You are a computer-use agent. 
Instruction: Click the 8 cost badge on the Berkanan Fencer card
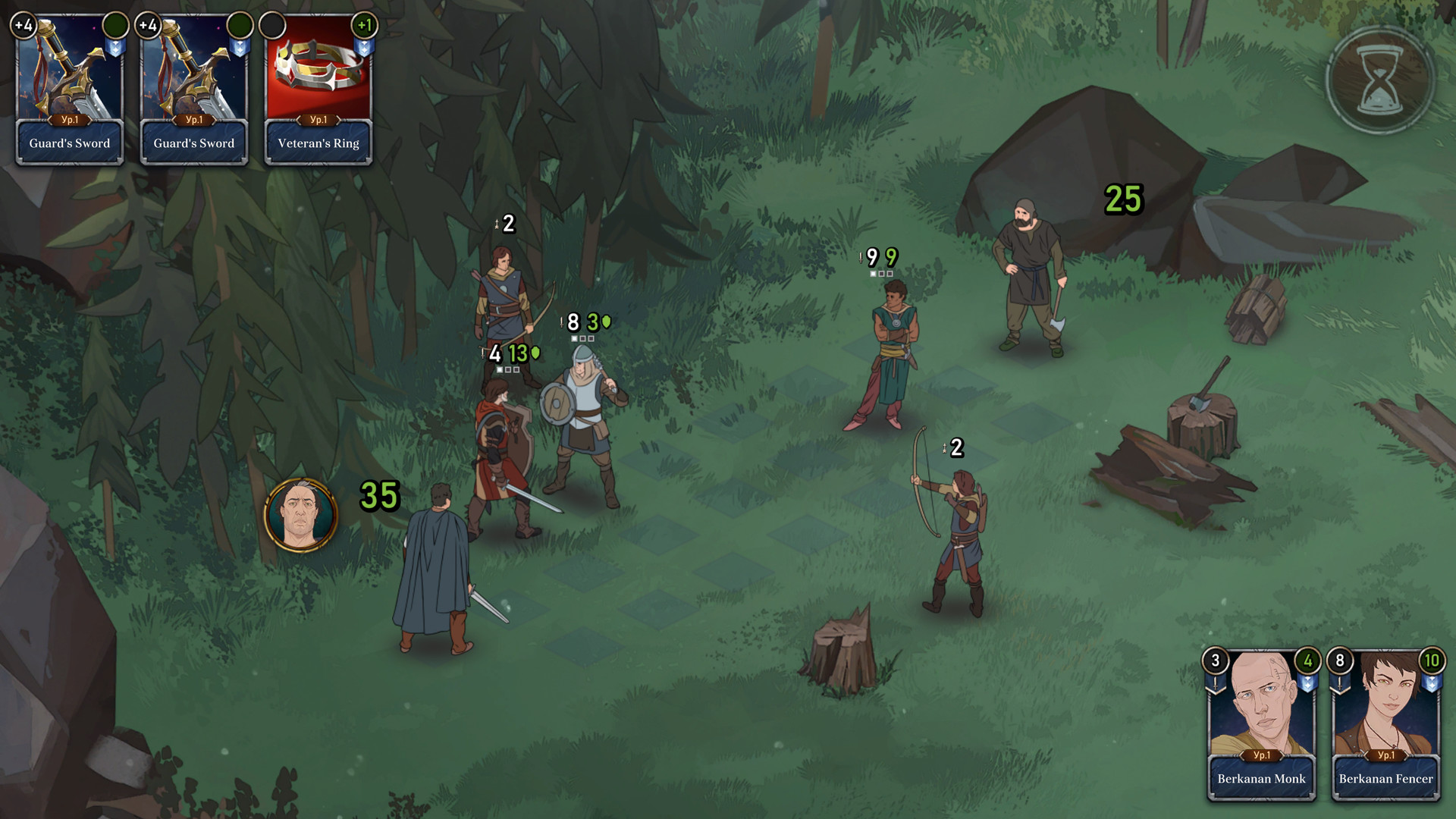(x=1338, y=661)
